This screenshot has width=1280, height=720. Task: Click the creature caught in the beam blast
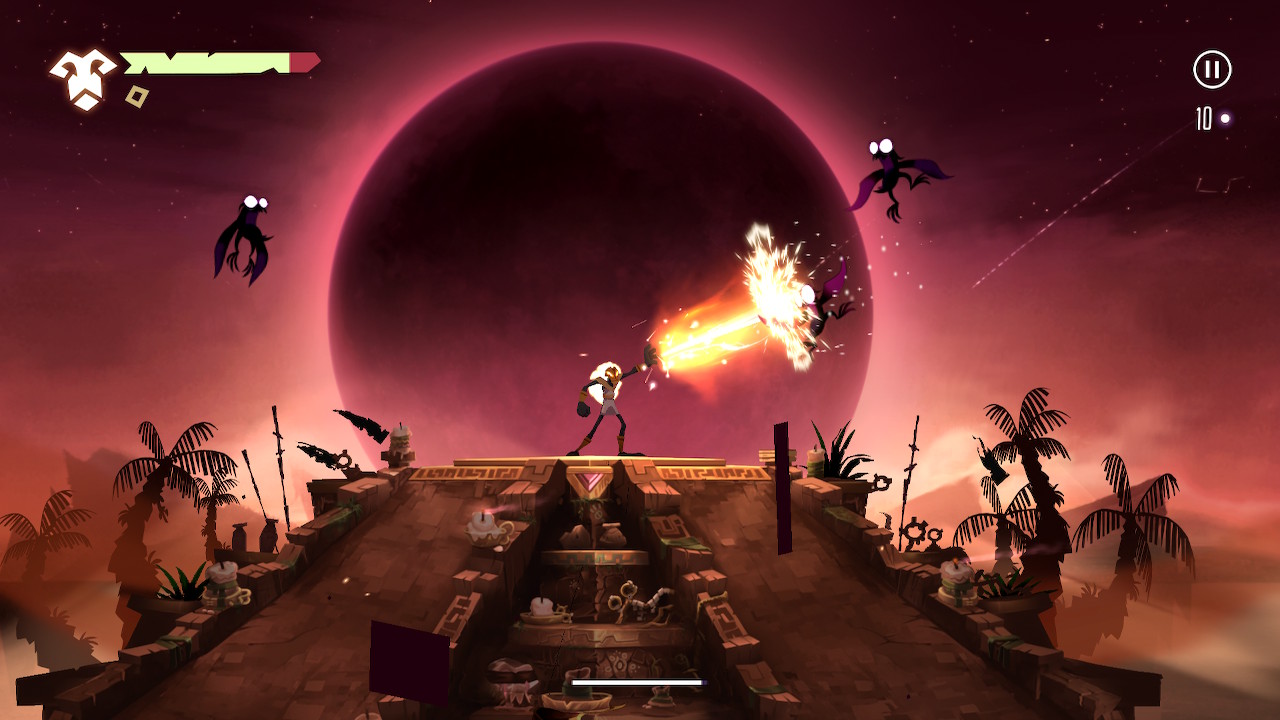point(810,310)
